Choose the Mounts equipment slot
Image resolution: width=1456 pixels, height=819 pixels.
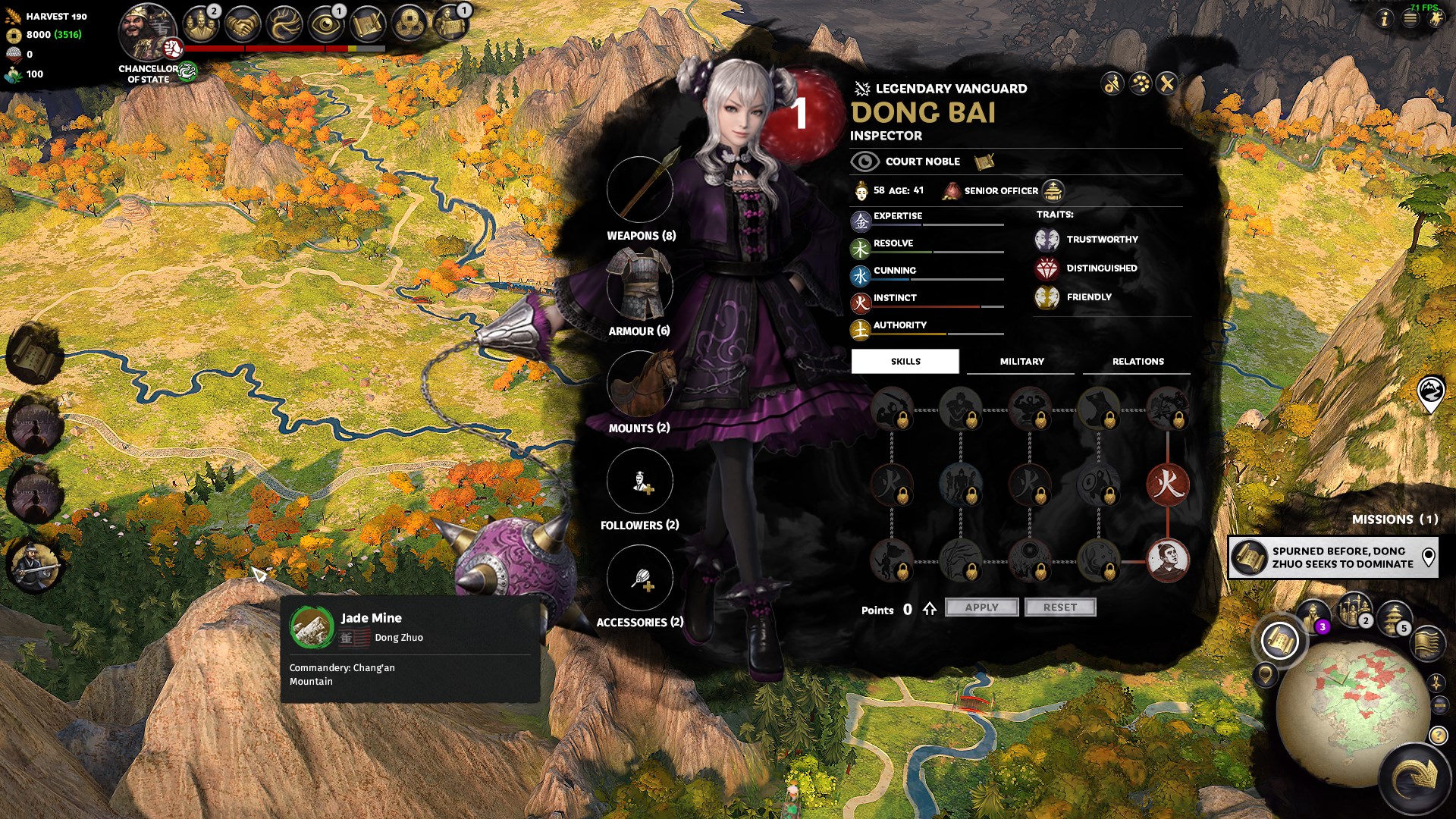pos(640,384)
